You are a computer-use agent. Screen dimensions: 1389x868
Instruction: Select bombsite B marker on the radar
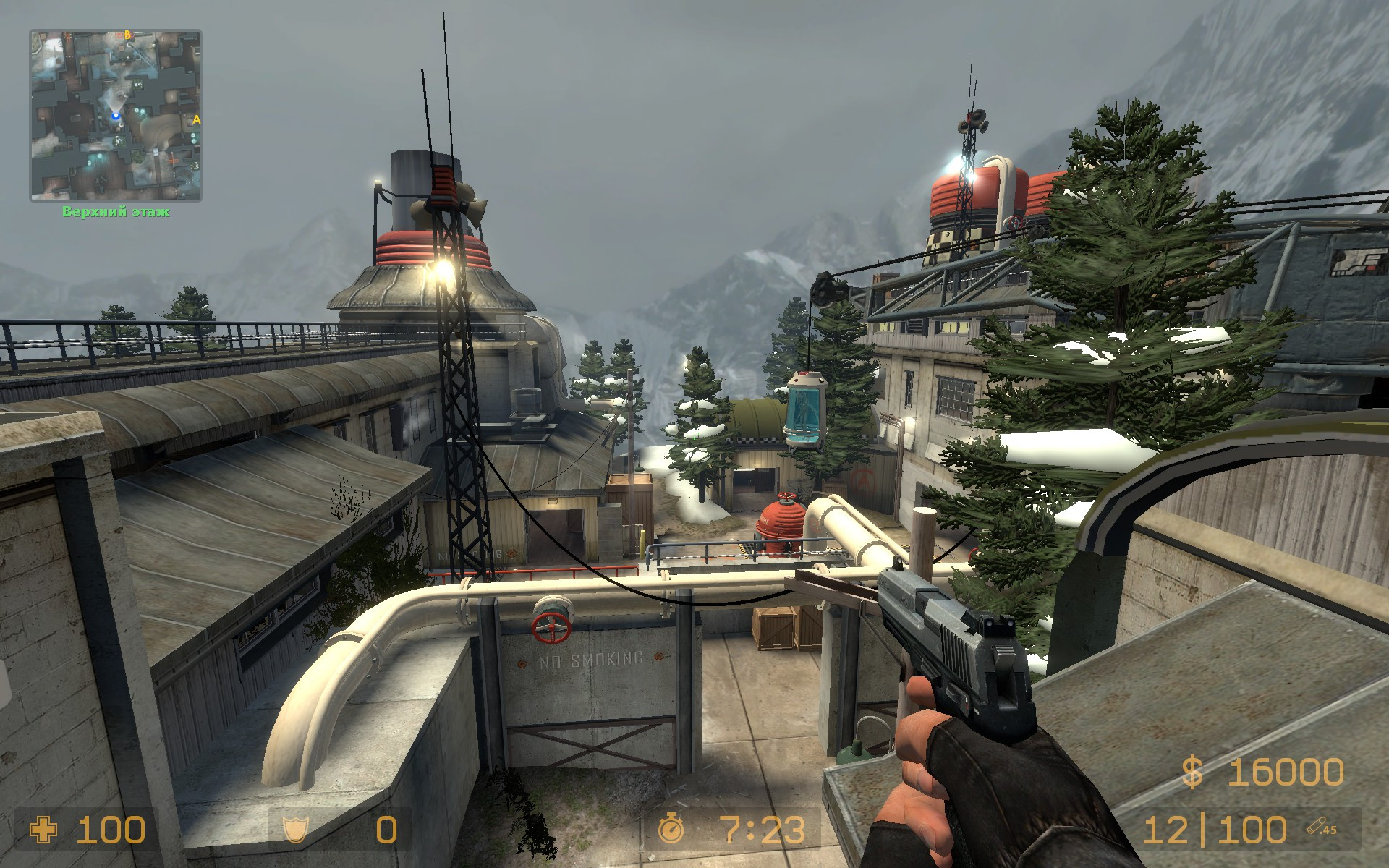coord(127,35)
